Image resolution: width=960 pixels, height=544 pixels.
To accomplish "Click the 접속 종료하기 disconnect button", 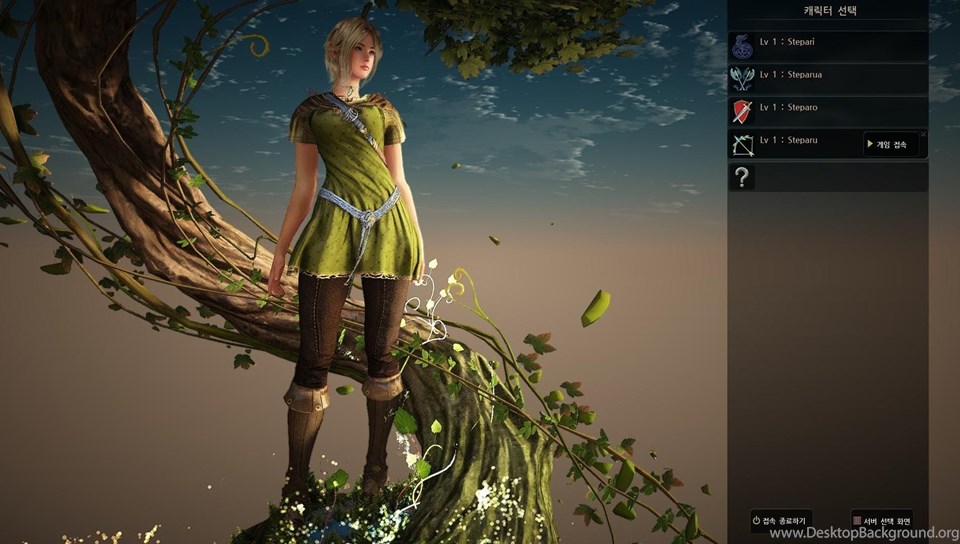I will (x=781, y=520).
